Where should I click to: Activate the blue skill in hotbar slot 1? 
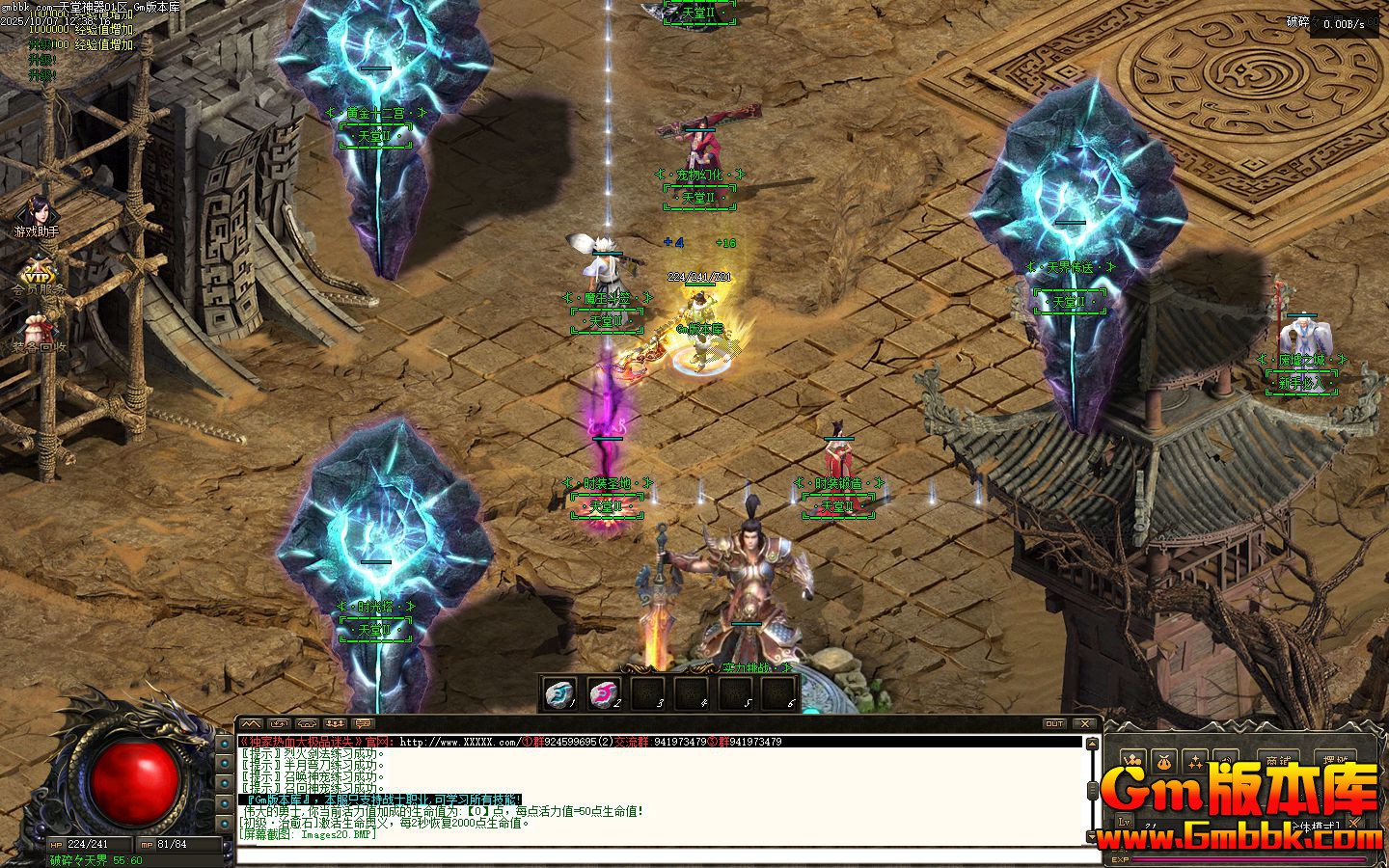(x=559, y=692)
